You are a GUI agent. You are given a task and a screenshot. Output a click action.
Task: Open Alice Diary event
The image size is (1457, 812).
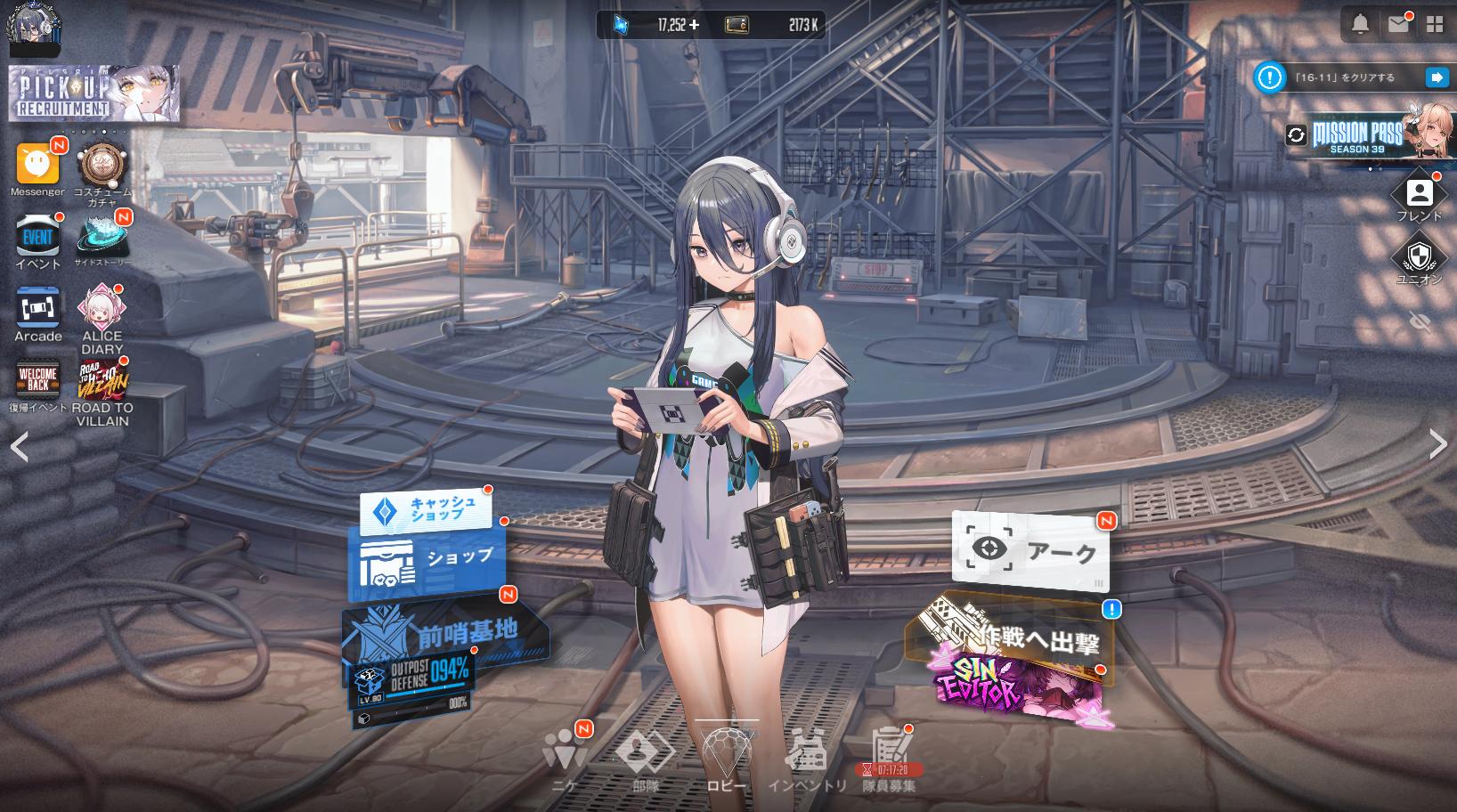102,308
